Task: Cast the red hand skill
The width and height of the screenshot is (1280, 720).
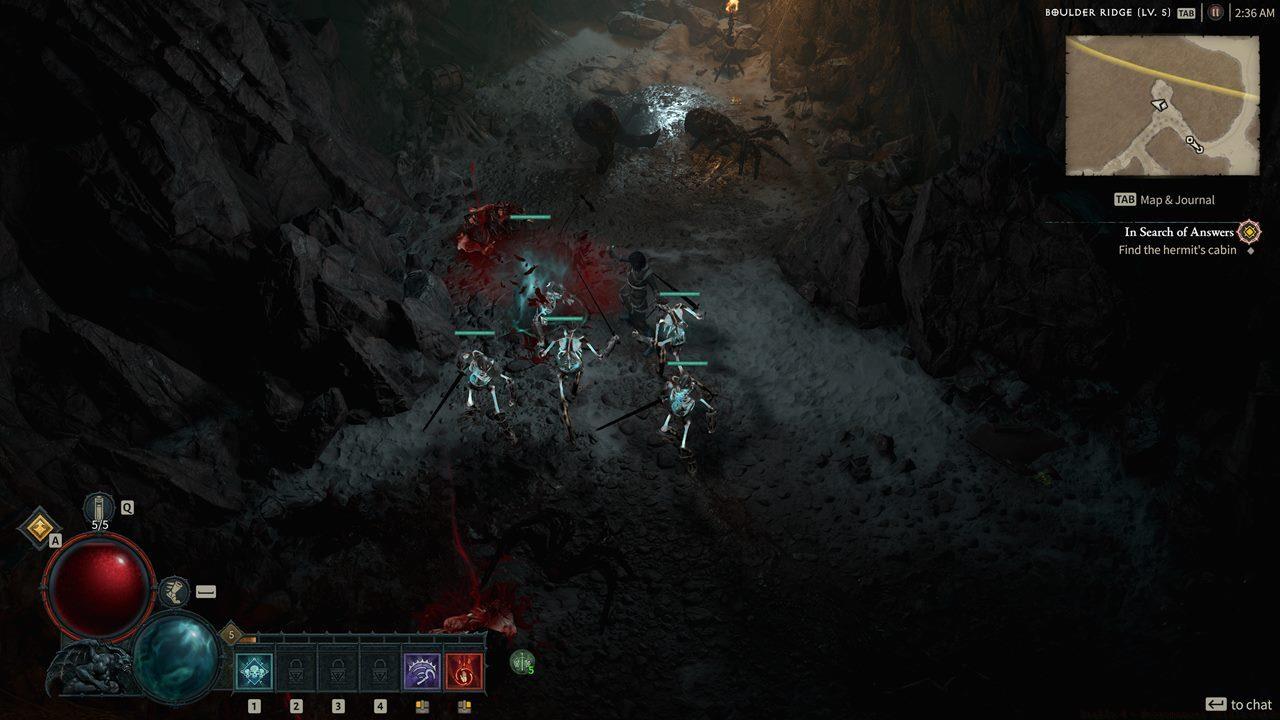Action: [x=464, y=671]
